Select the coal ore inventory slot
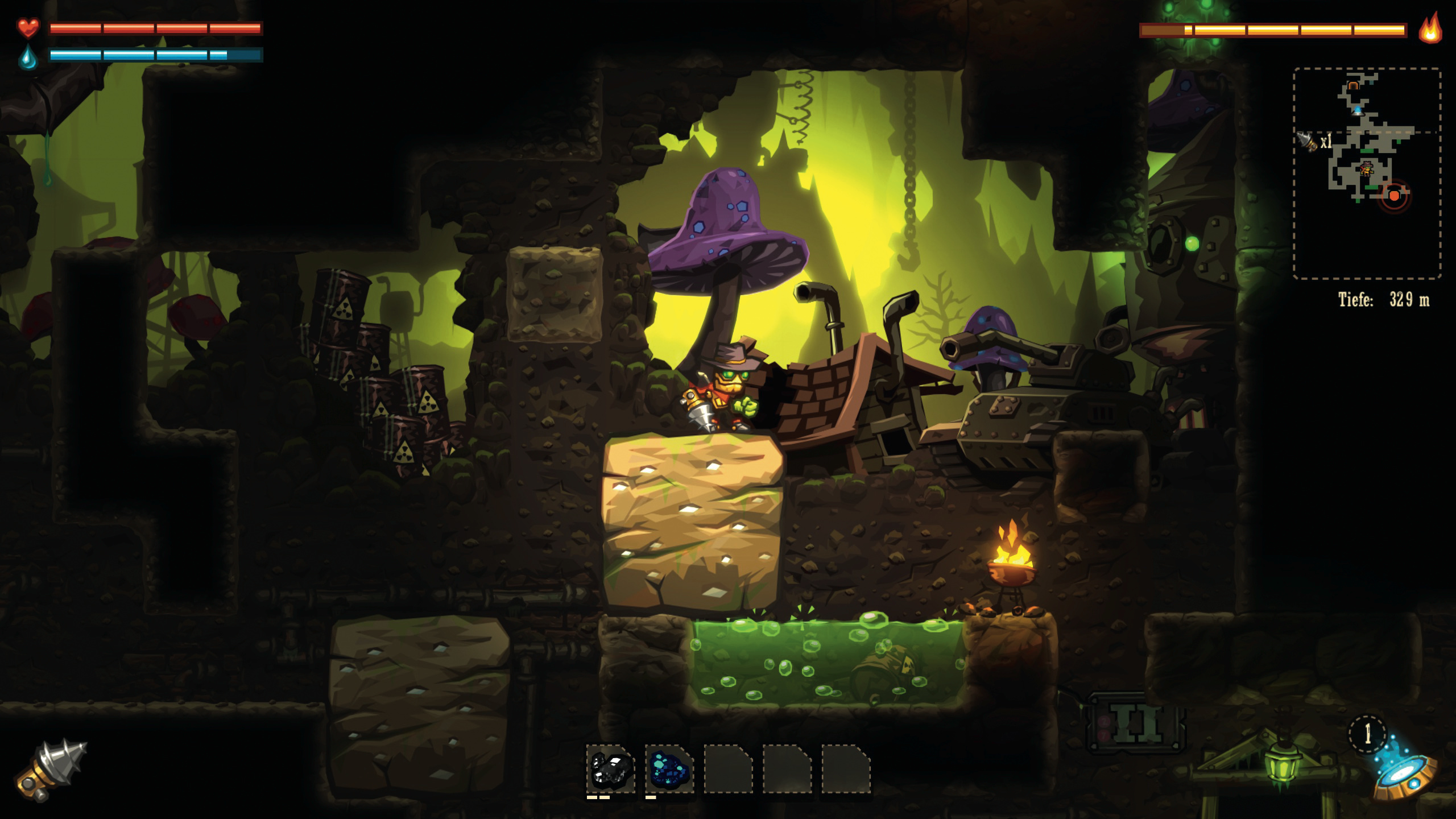 (611, 769)
